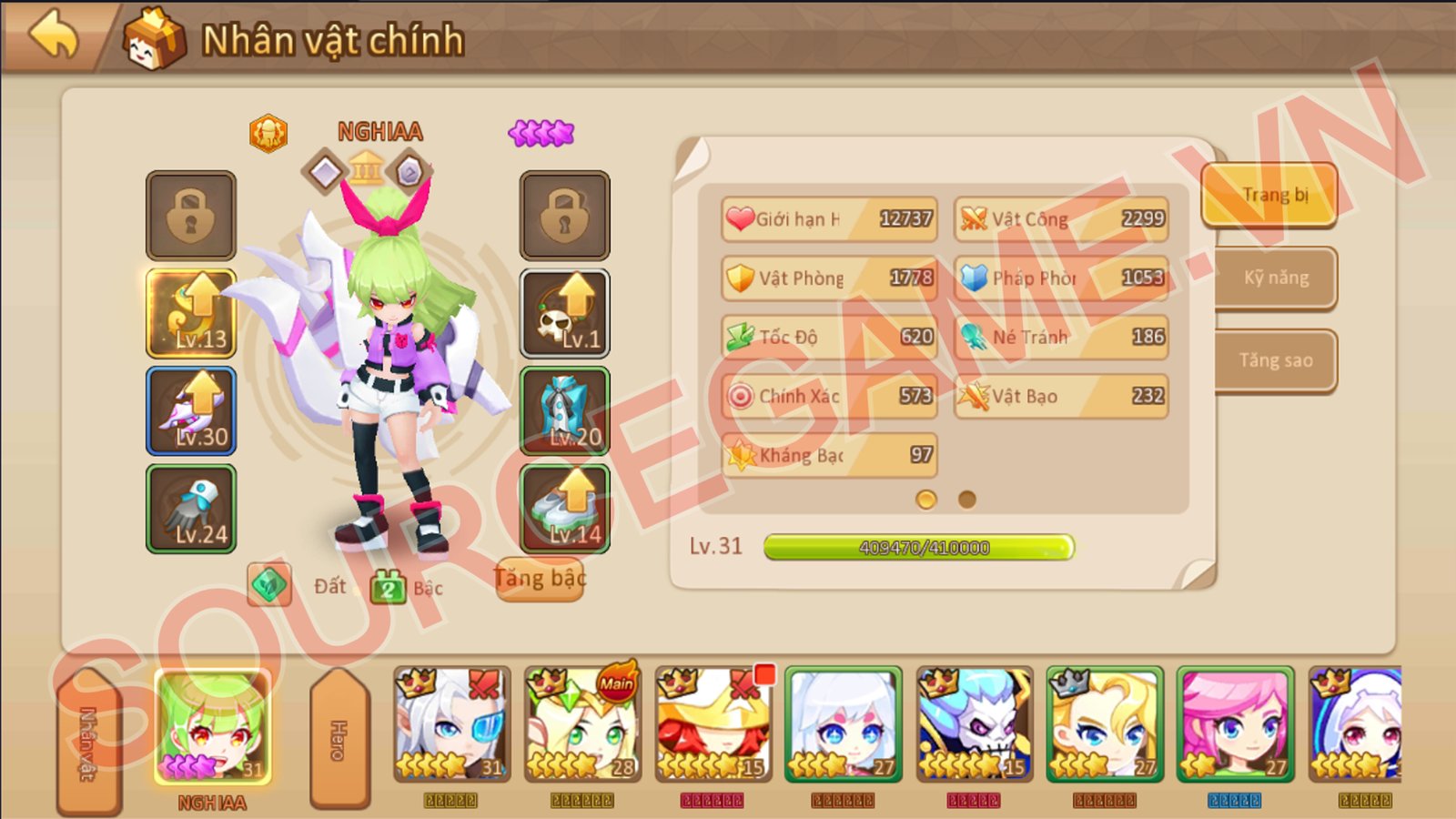Pick the pink-haired level 27 hero

click(1235, 724)
